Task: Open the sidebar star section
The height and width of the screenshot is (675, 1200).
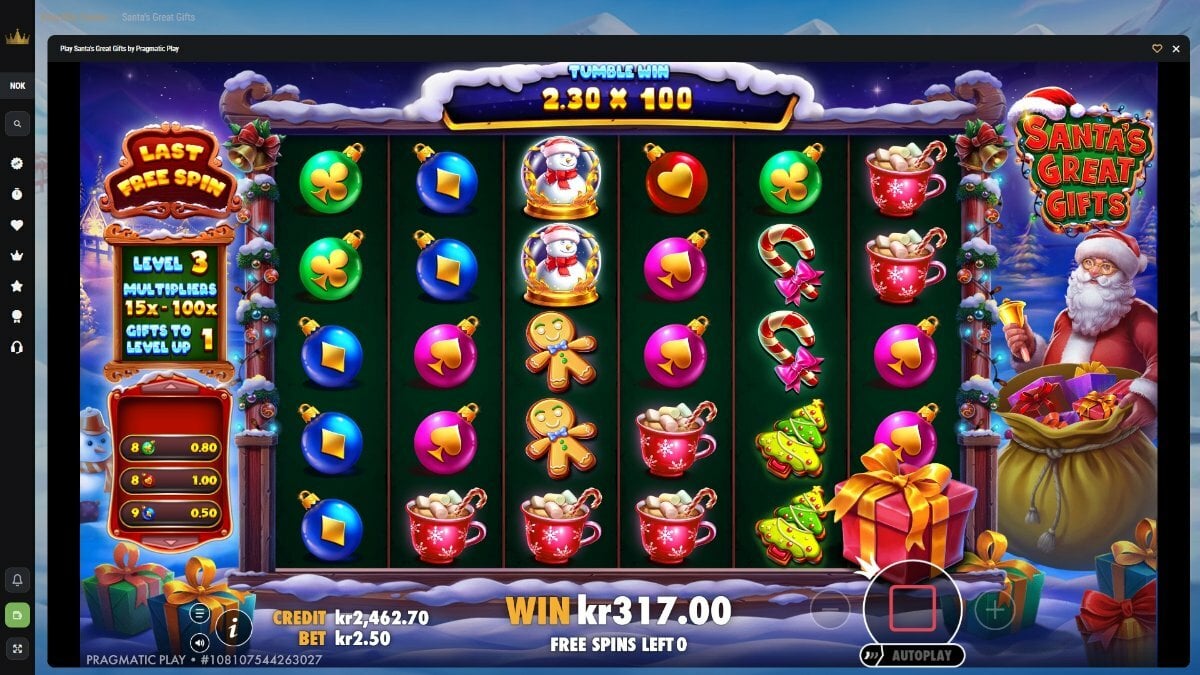Action: [x=17, y=286]
